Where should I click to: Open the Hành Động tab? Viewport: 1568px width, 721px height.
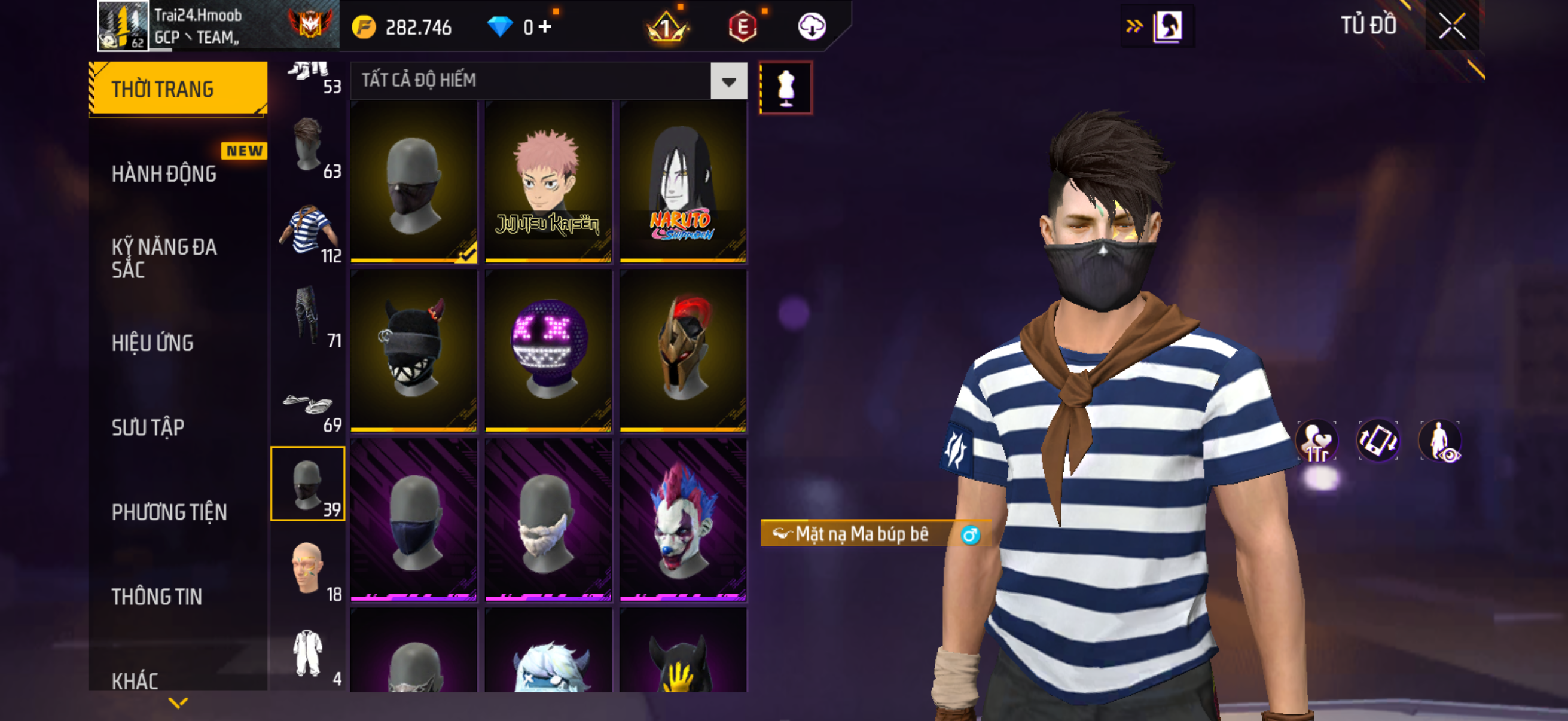click(164, 174)
